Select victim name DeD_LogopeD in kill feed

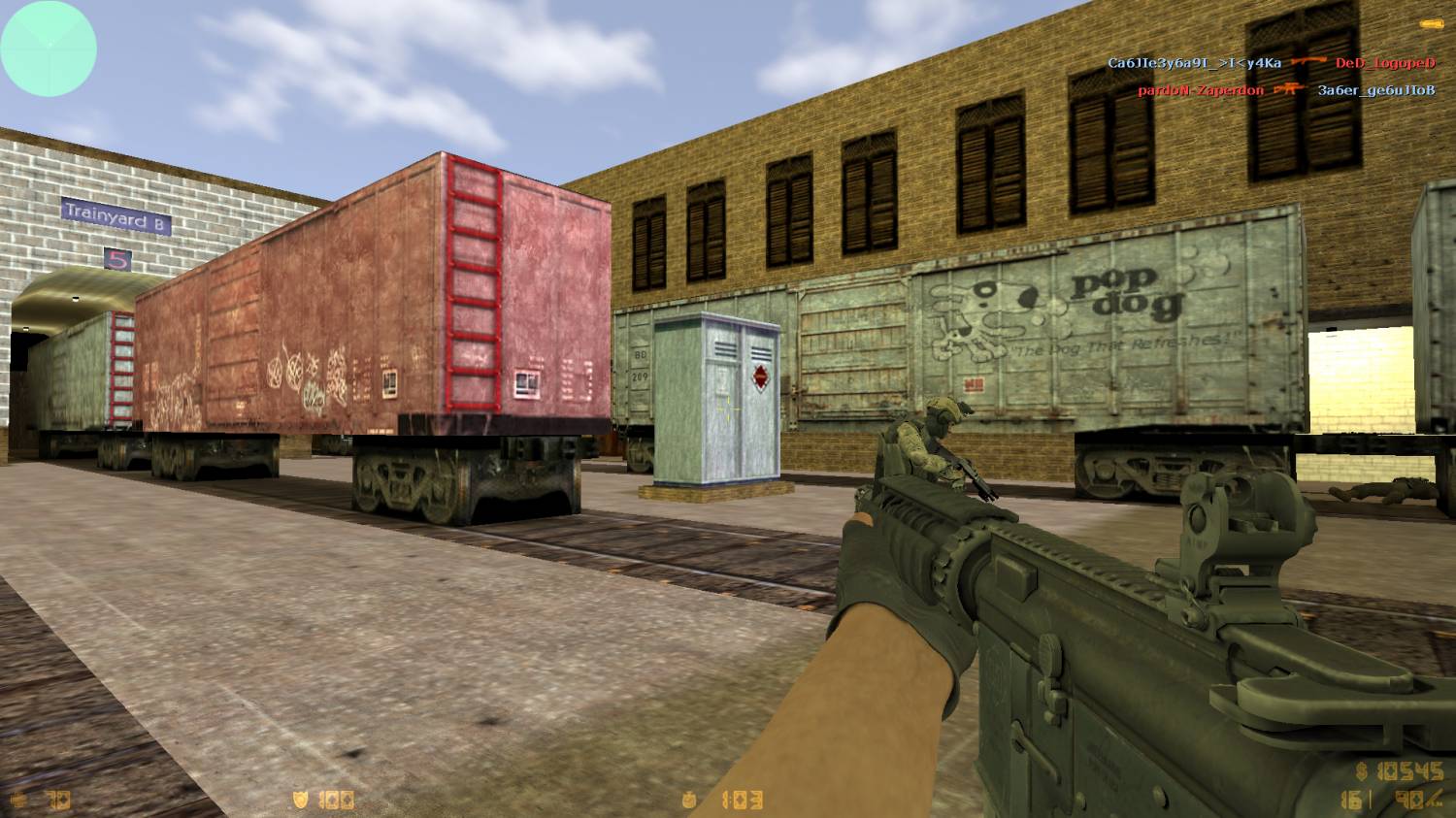click(x=1385, y=63)
